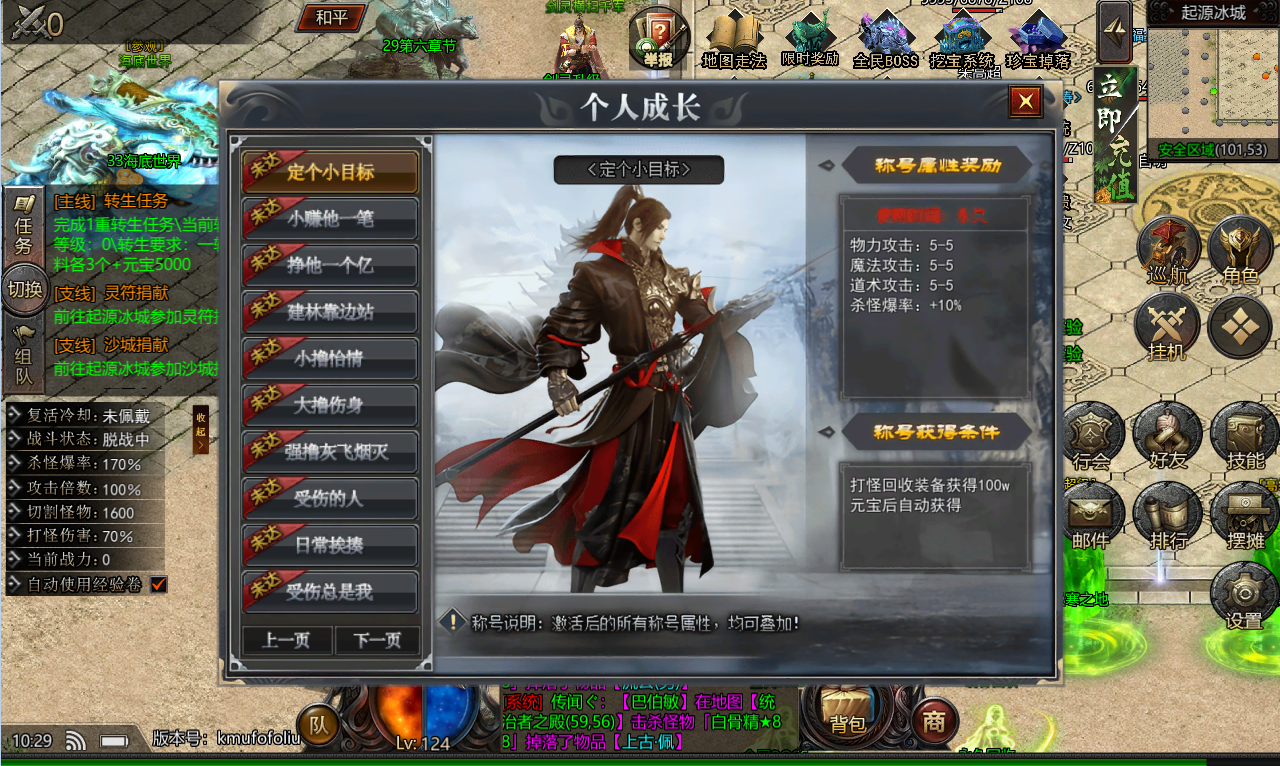Open the 好友 friends list
The height and width of the screenshot is (766, 1280).
(1167, 438)
